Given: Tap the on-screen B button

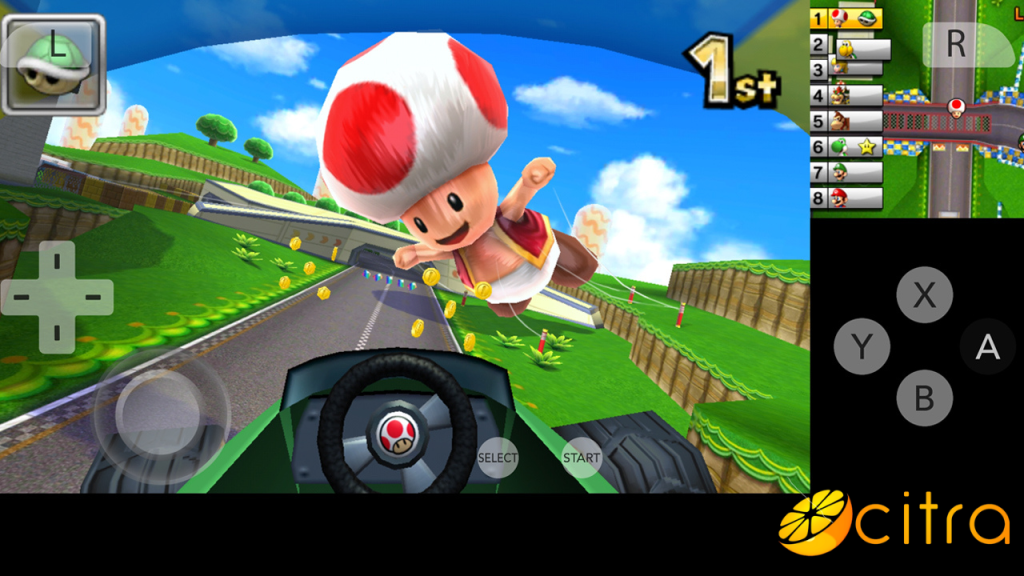Looking at the screenshot, I should [924, 398].
